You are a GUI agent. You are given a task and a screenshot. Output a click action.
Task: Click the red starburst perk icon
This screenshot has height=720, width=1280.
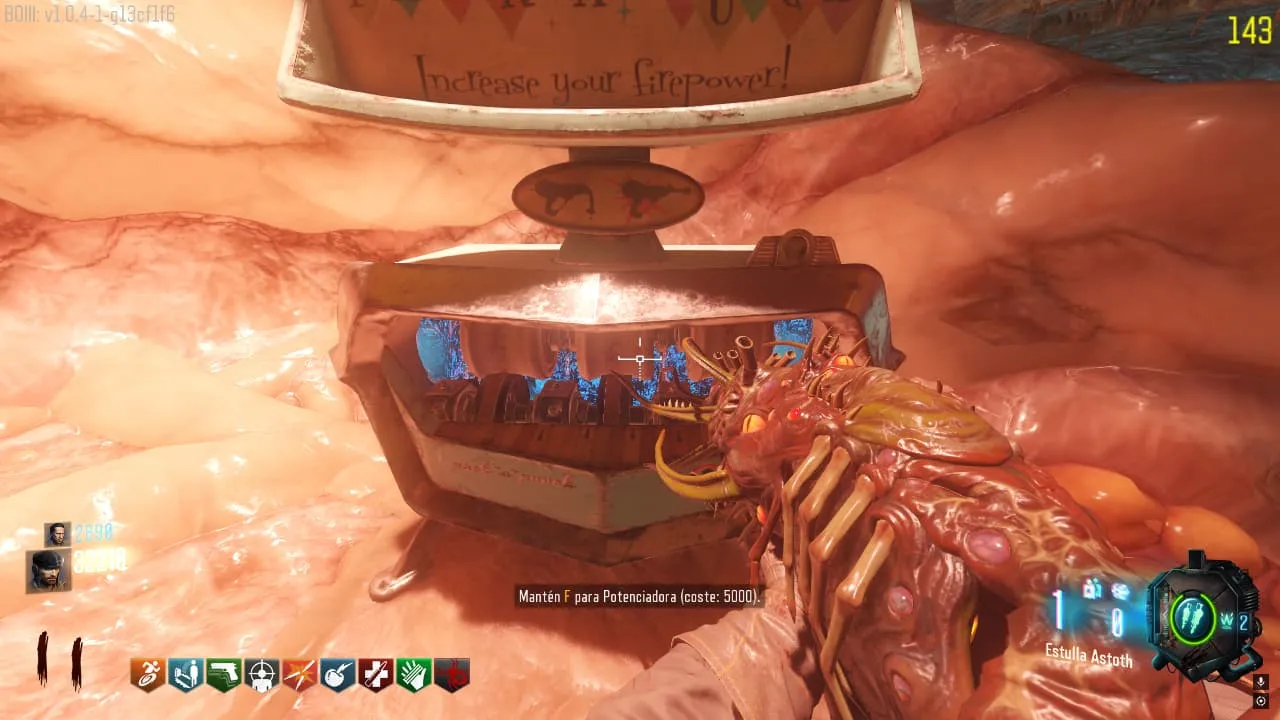[299, 675]
